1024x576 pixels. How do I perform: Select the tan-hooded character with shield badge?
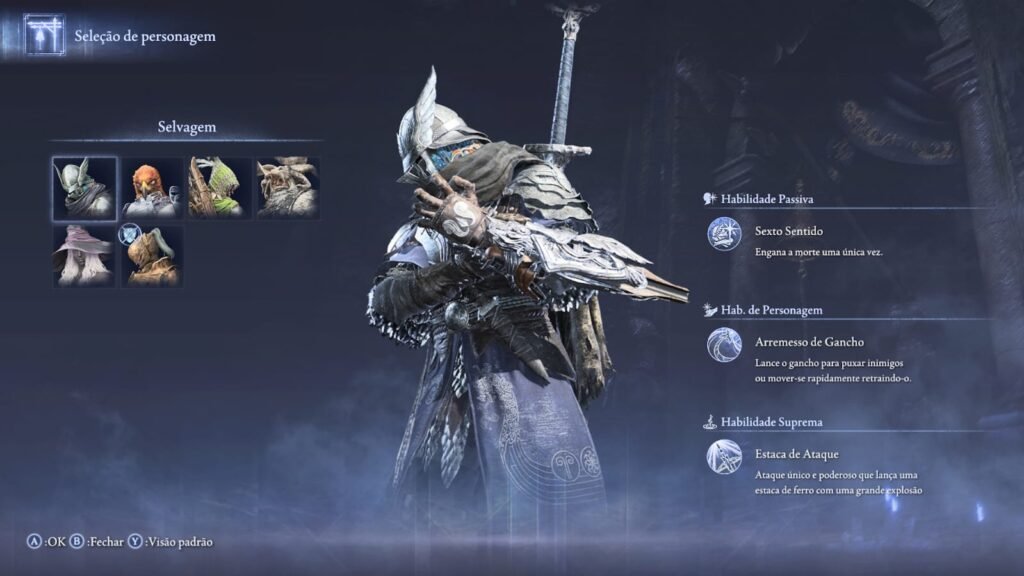tap(152, 255)
